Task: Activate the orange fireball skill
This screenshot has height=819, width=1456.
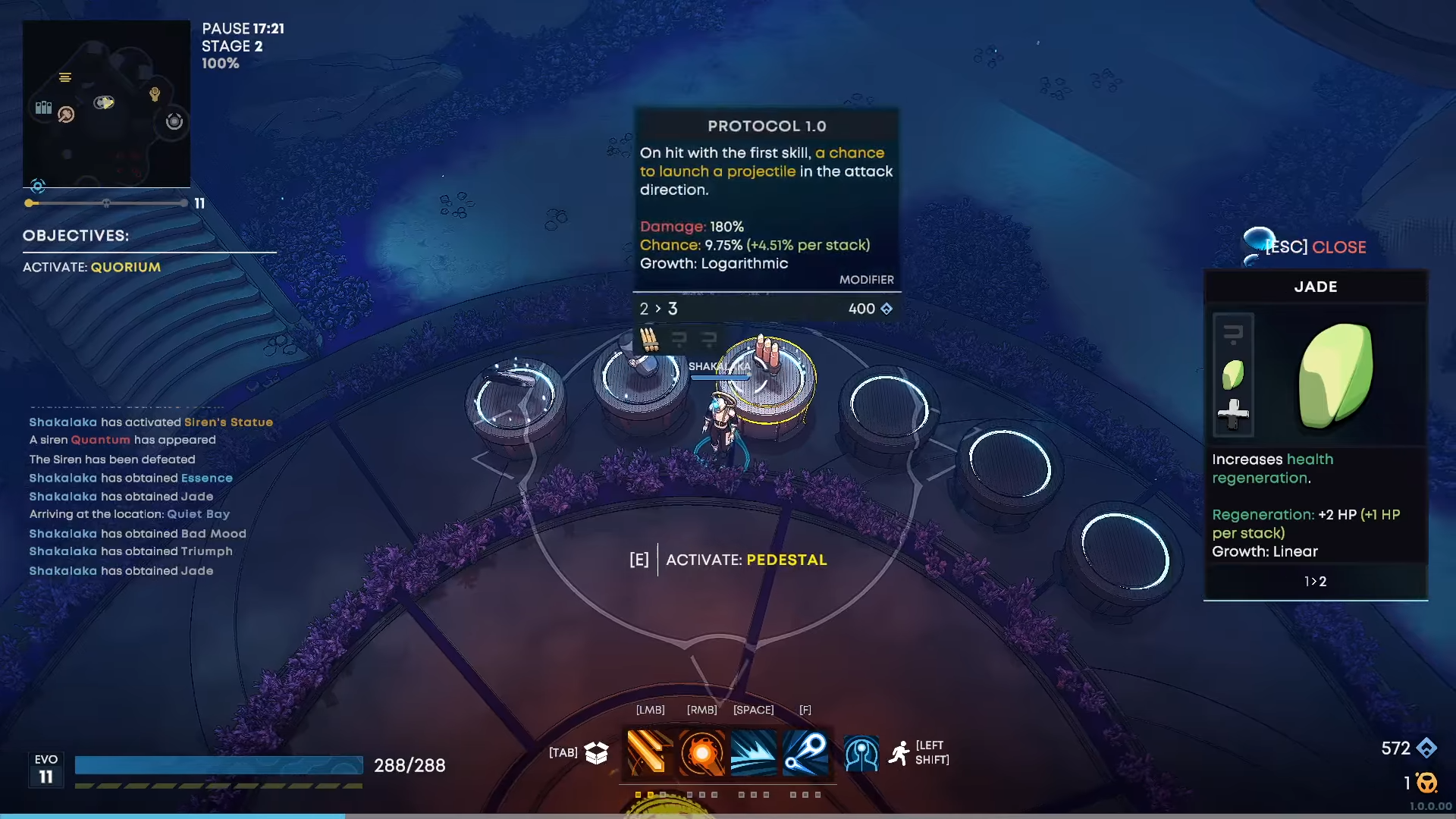Action: pyautogui.click(x=701, y=752)
